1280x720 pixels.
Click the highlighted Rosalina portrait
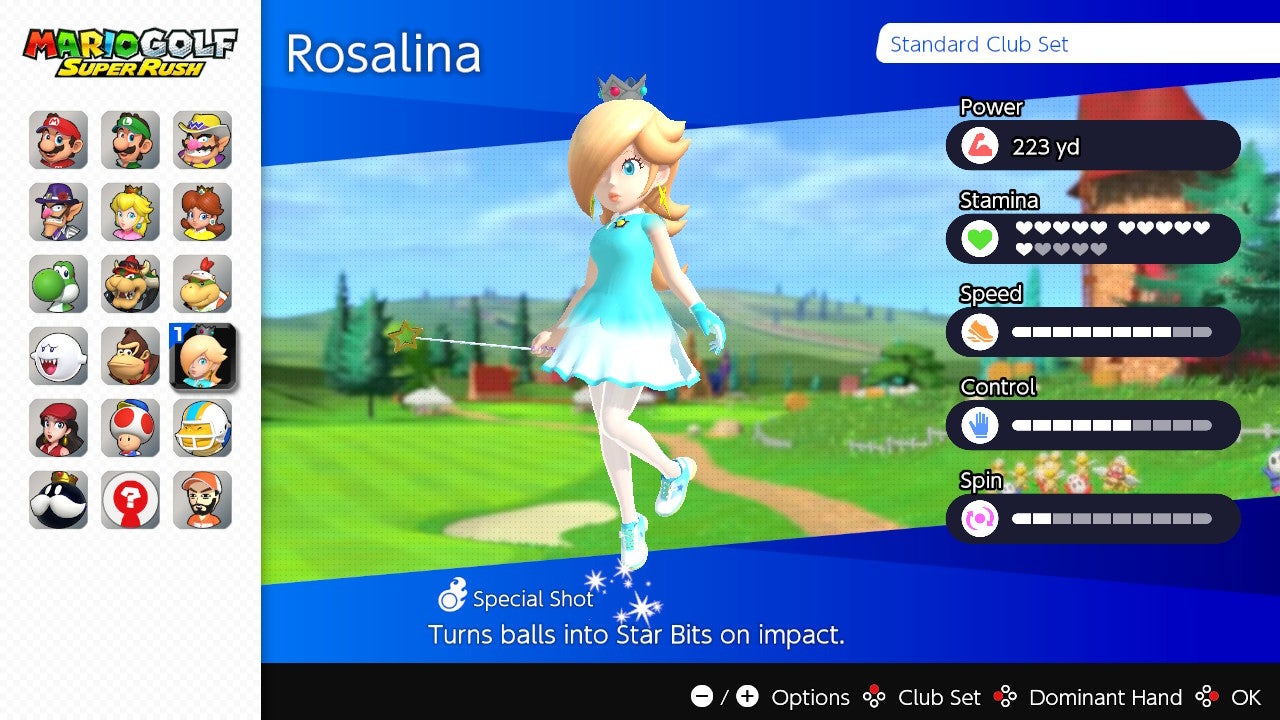coord(203,356)
